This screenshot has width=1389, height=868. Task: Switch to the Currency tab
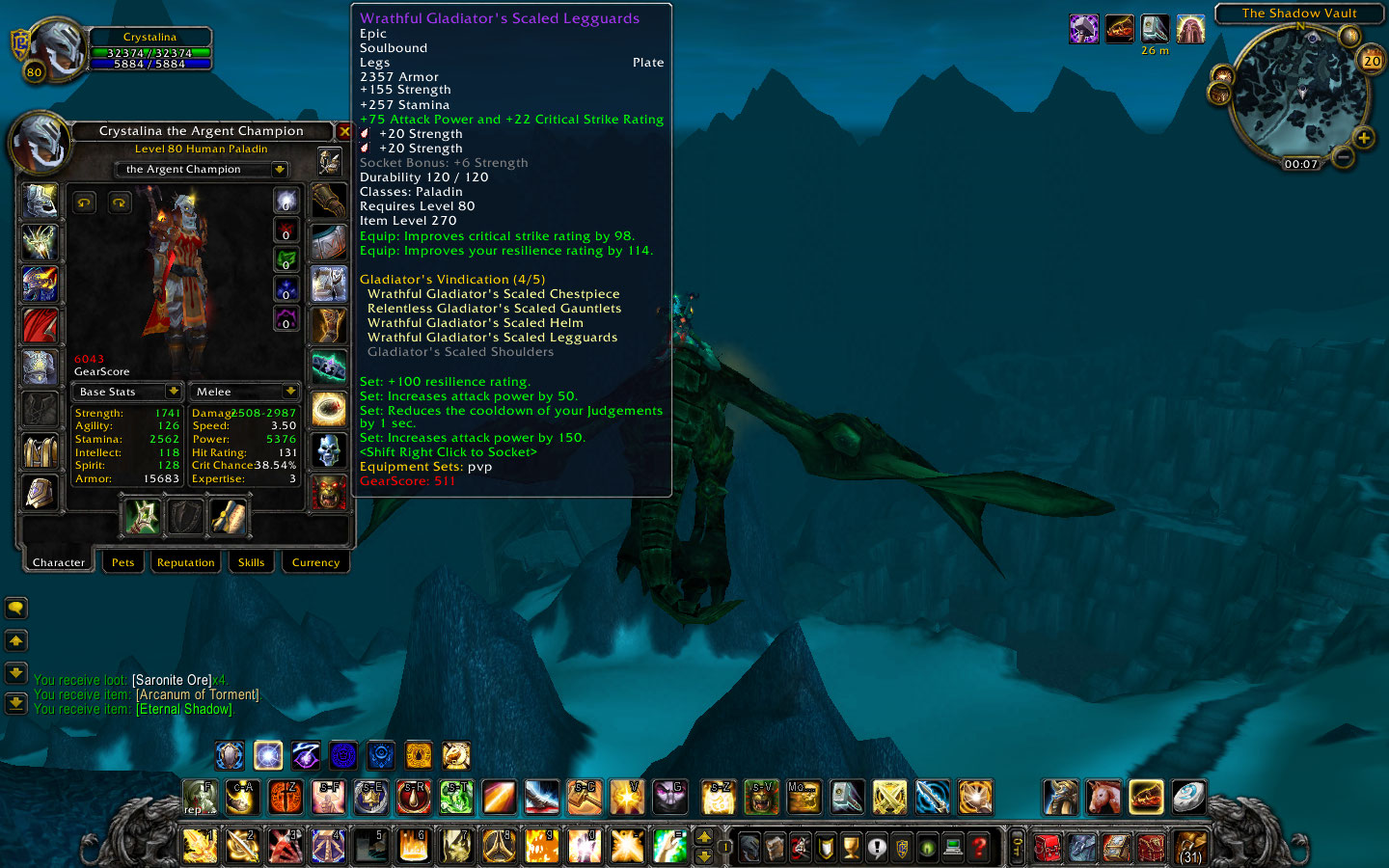(x=315, y=562)
